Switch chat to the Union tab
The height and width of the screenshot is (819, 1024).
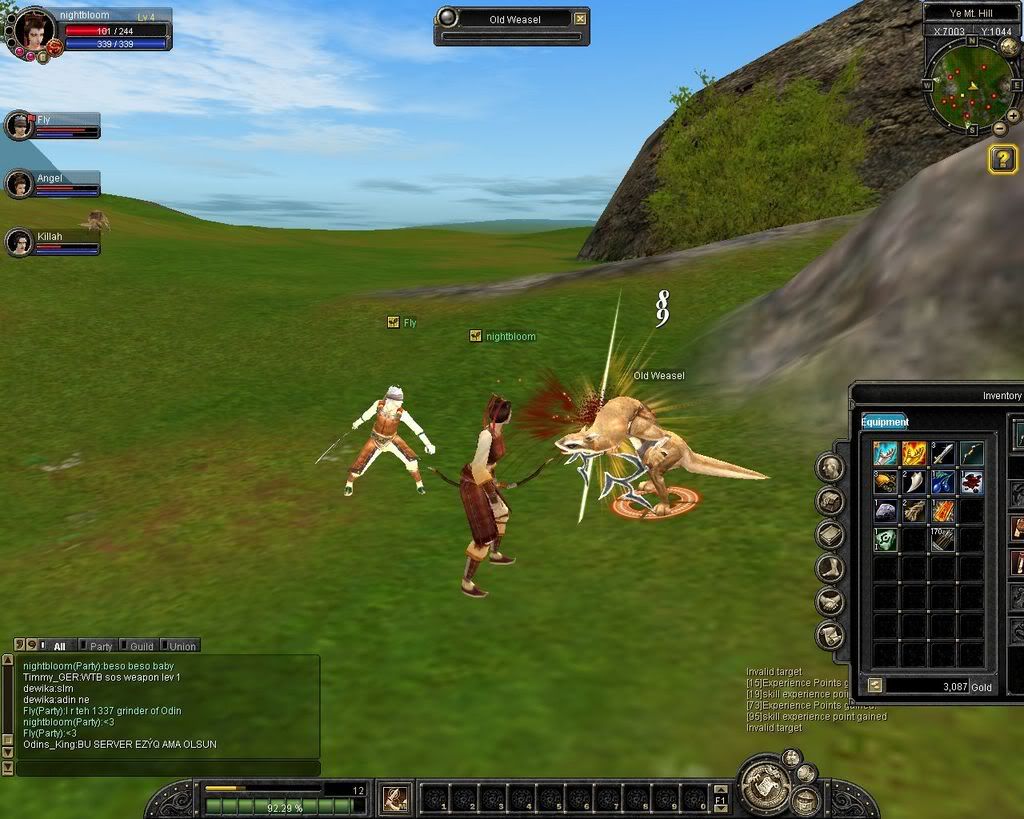click(x=179, y=646)
